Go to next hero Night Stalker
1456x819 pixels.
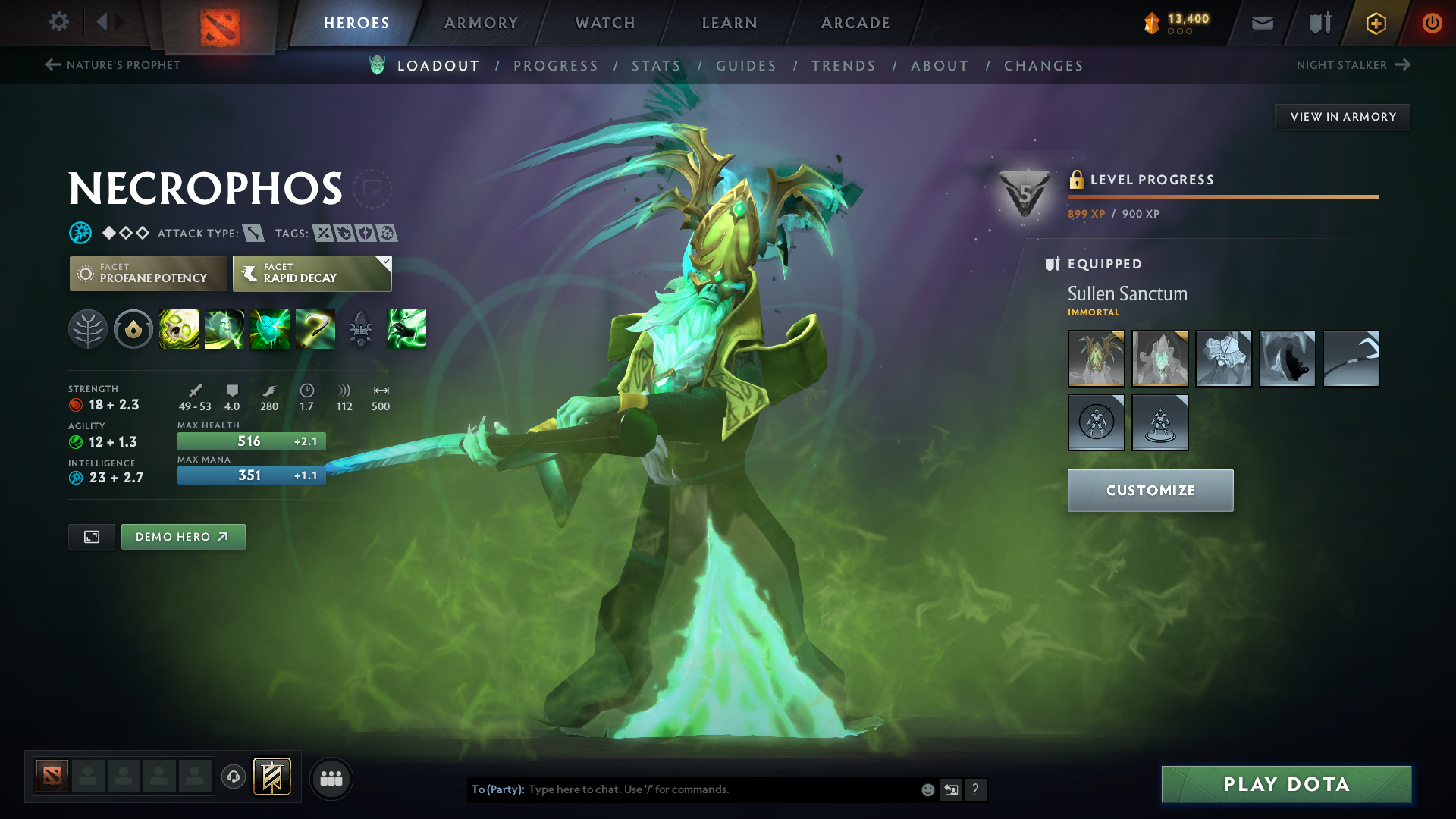[x=1353, y=65]
